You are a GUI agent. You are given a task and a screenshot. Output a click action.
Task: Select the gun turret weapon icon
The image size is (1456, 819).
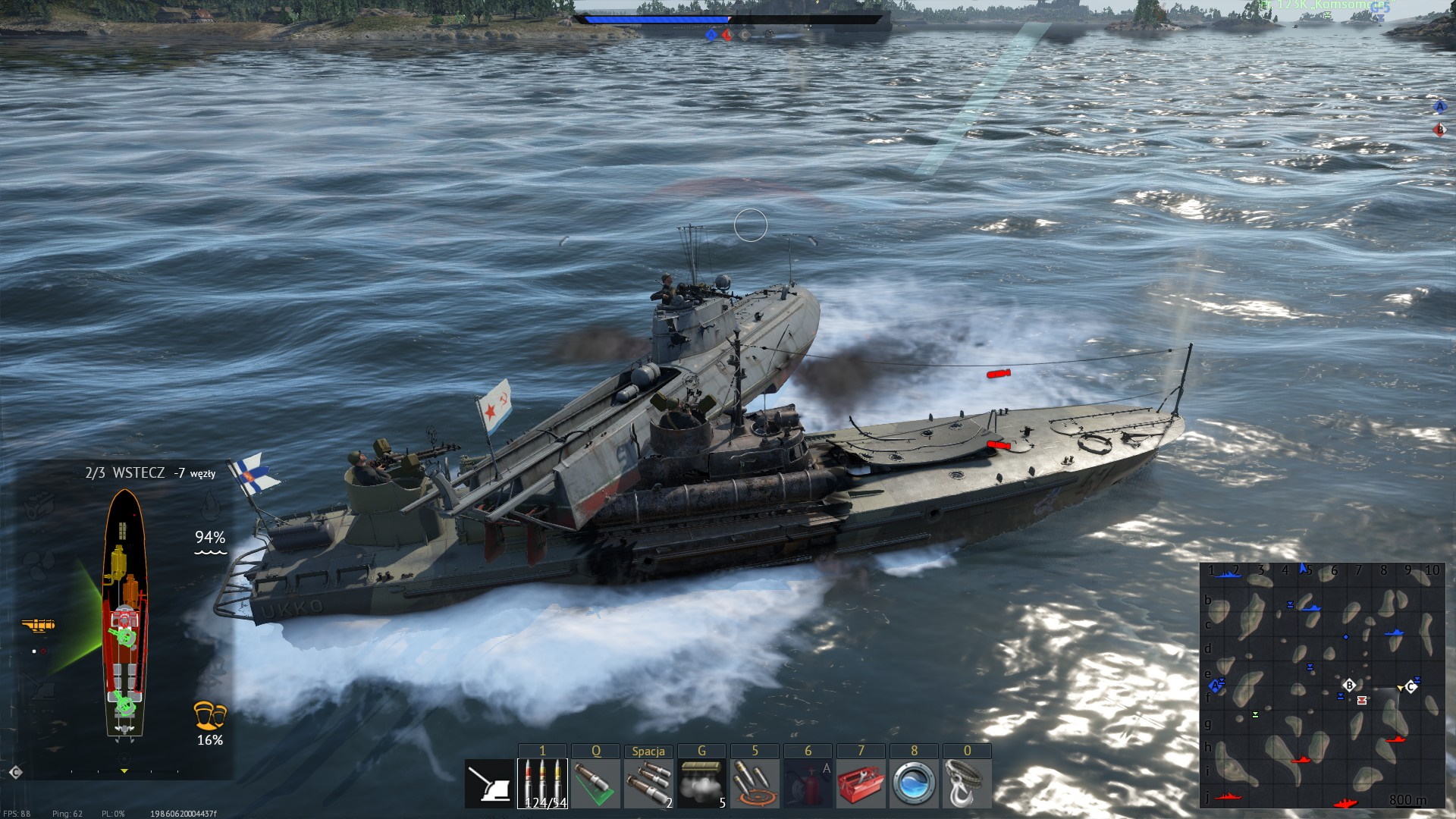(489, 784)
